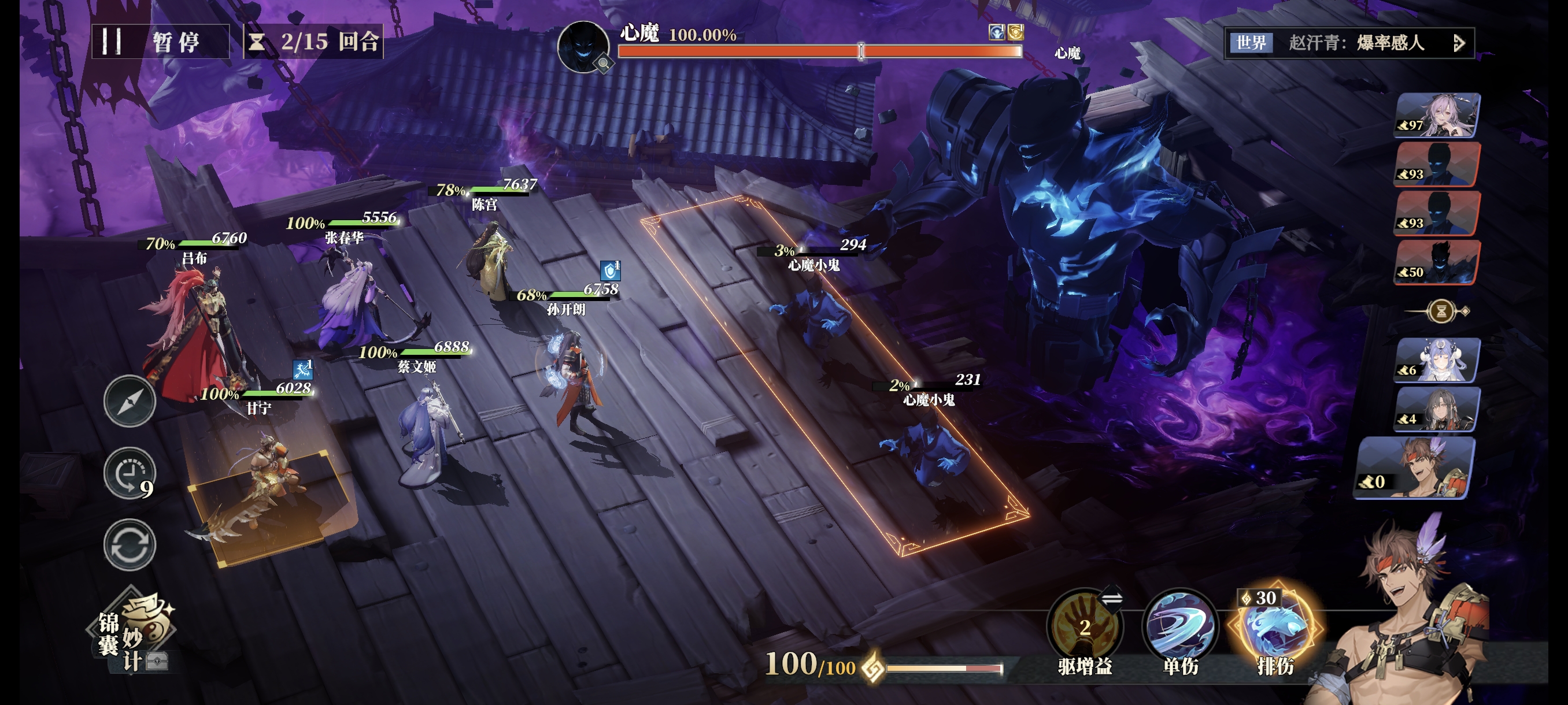Screen dimensions: 1568x705
Task: Use the rewind clock button showing 9
Action: (x=129, y=473)
